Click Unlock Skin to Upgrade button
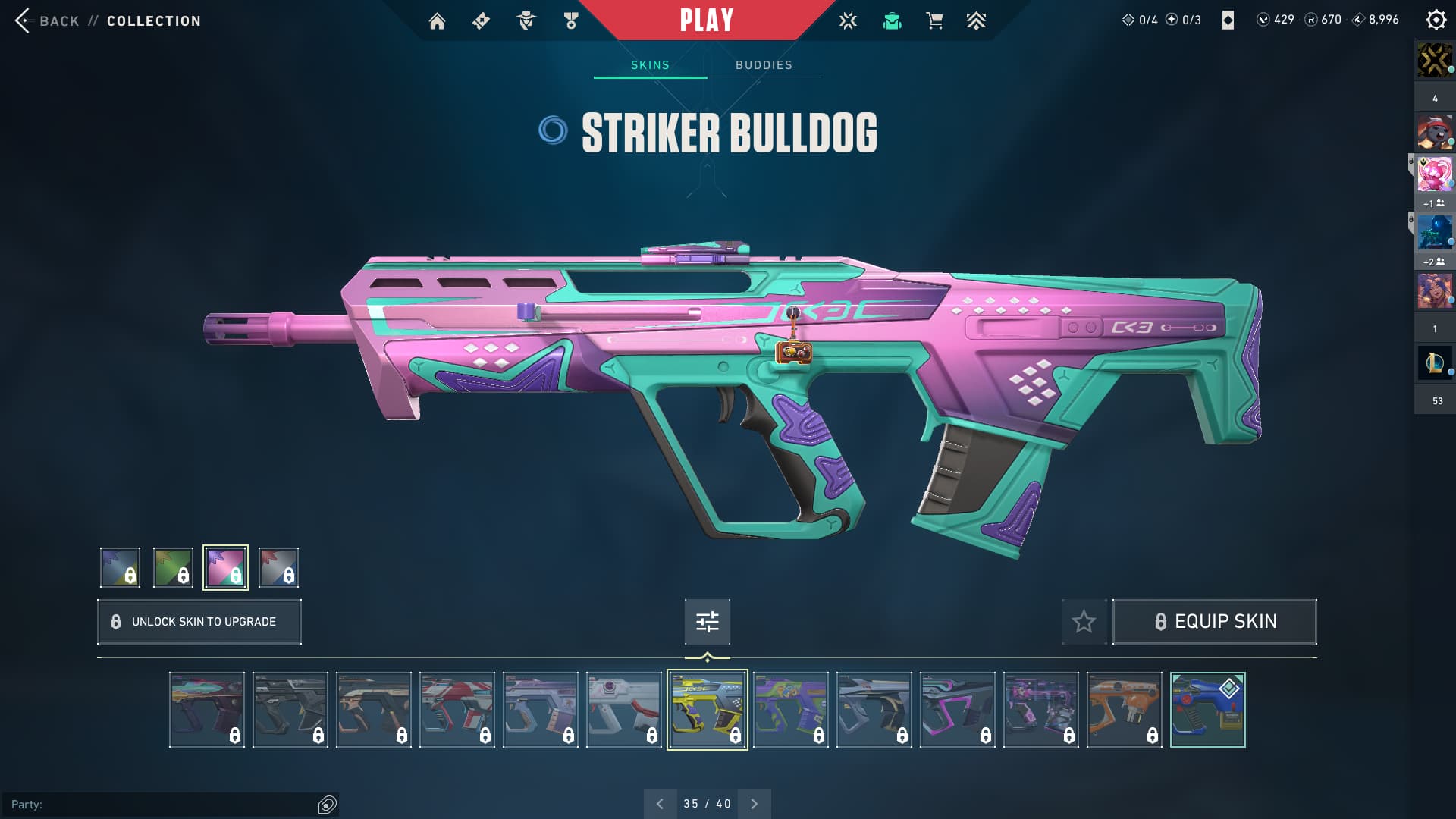Screen dimensions: 1456x819 pyautogui.click(x=199, y=622)
